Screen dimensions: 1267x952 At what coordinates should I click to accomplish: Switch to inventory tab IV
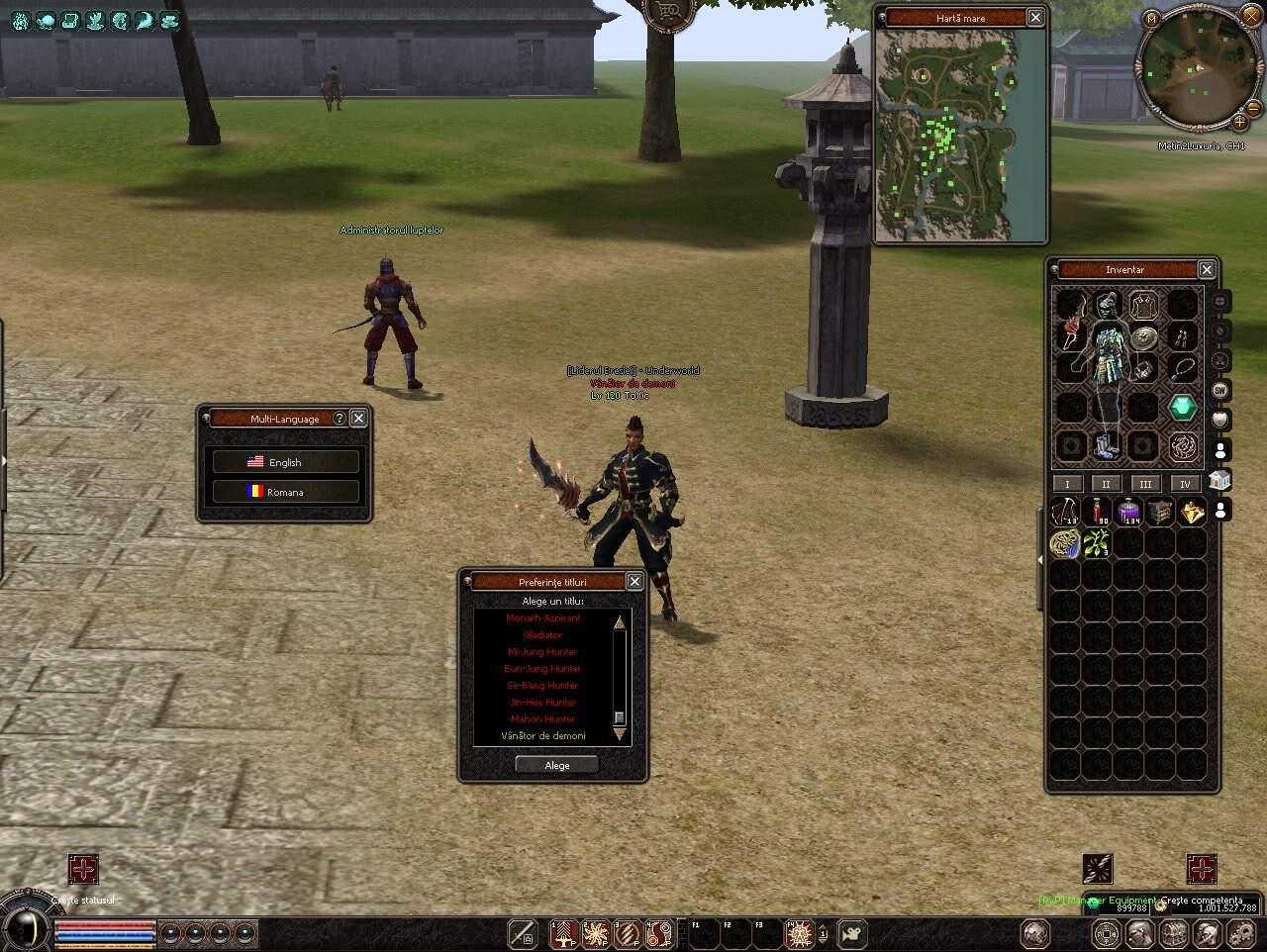click(1185, 484)
